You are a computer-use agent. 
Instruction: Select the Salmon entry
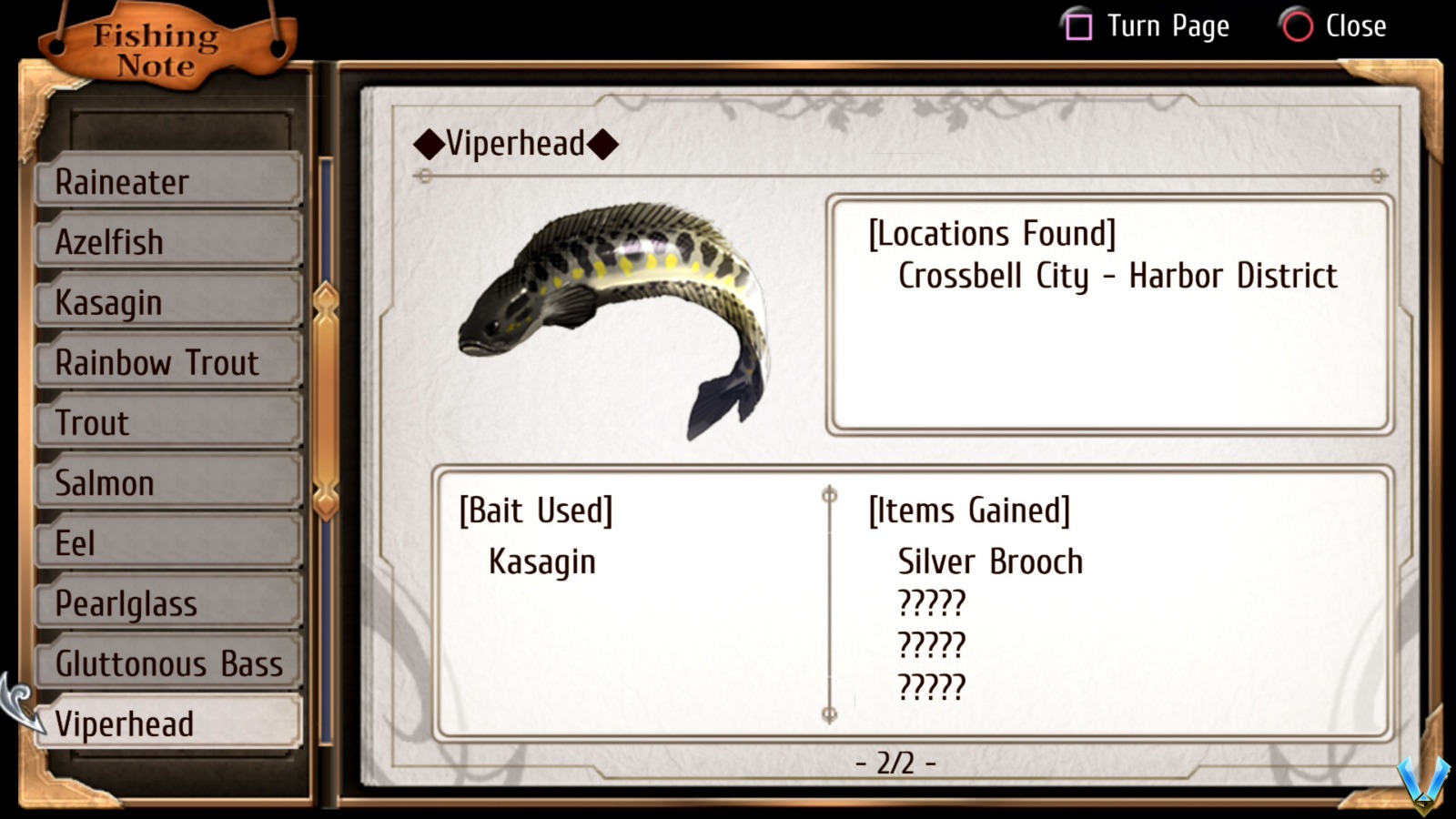[168, 482]
